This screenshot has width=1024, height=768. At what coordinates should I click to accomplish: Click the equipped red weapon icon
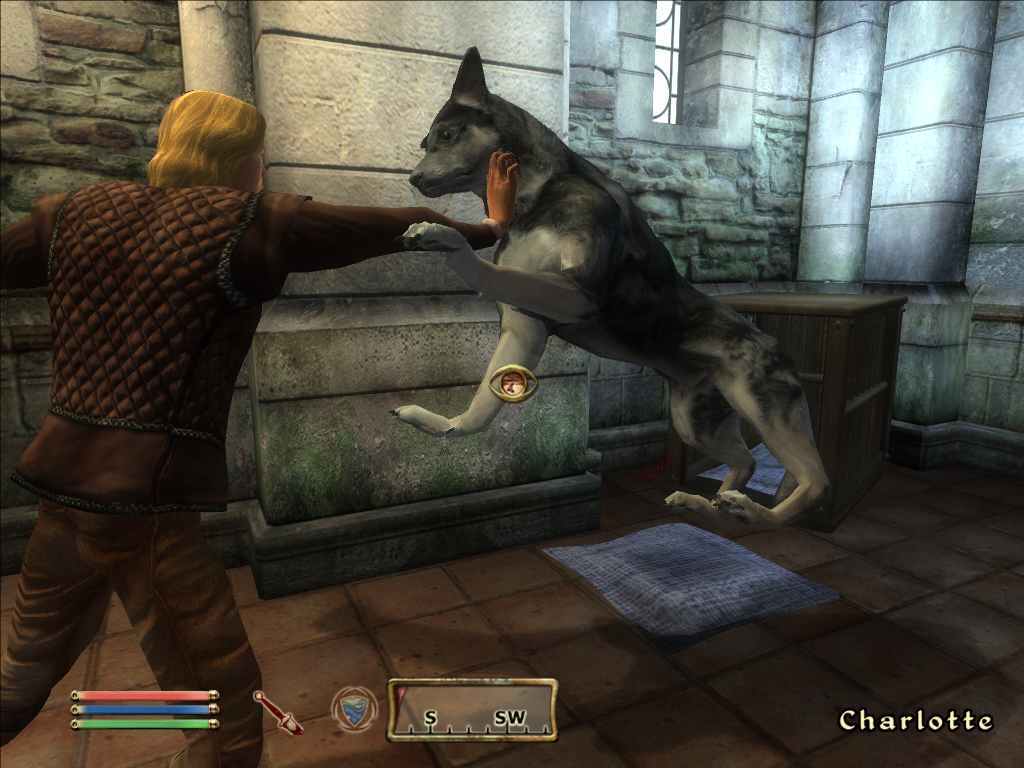point(278,712)
